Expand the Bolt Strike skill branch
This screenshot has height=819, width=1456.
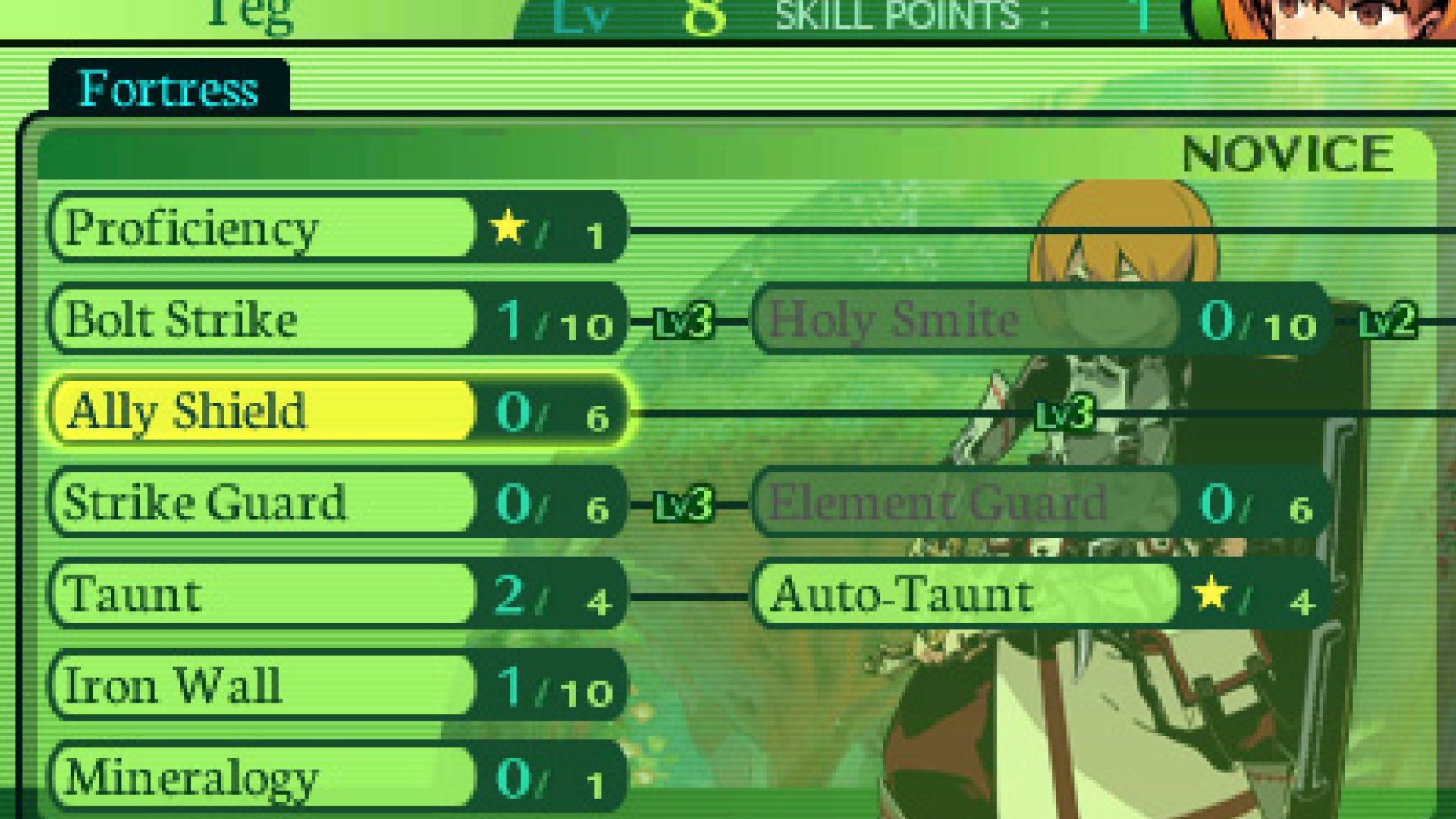227,318
